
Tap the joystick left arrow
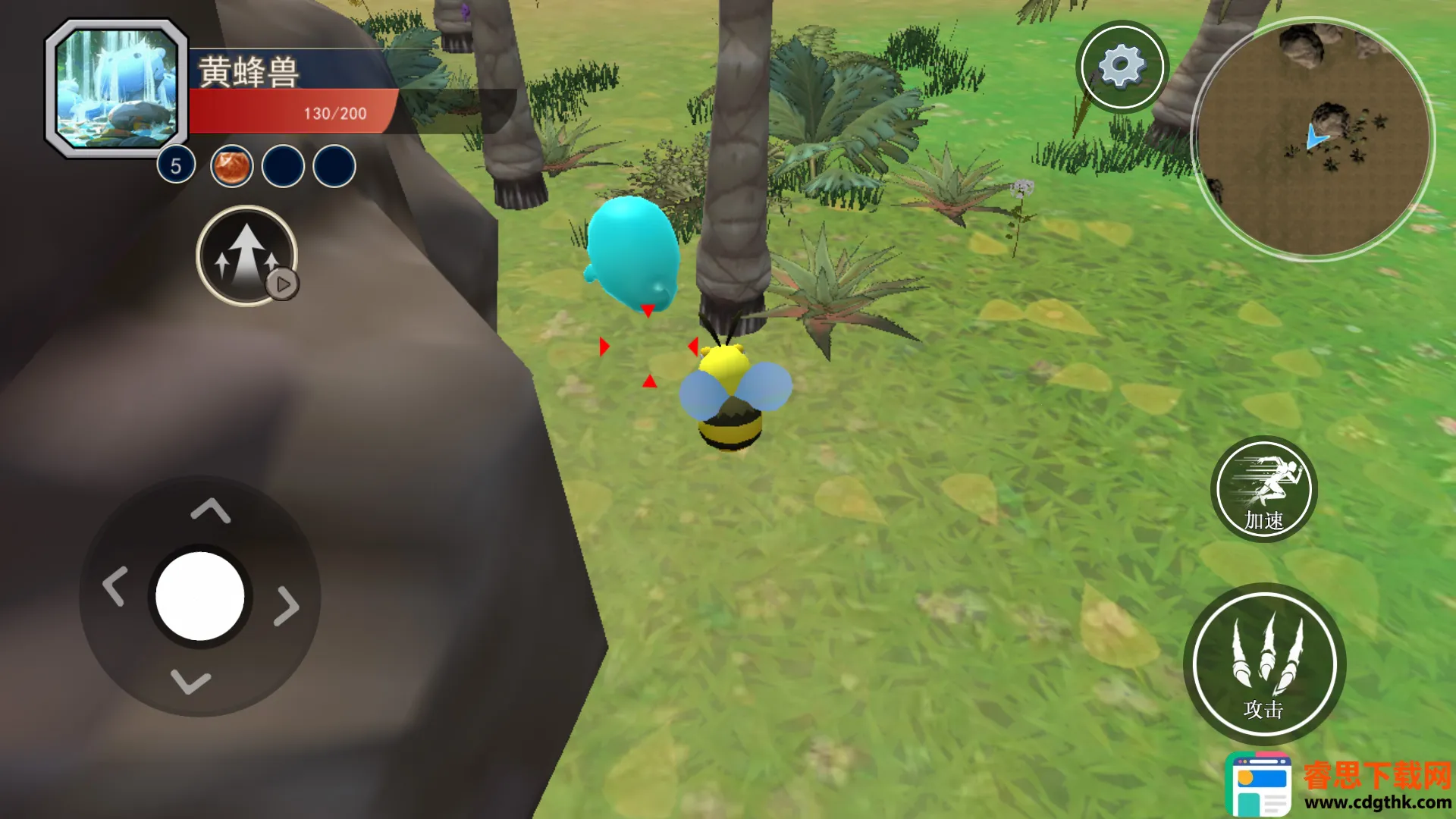pos(115,586)
